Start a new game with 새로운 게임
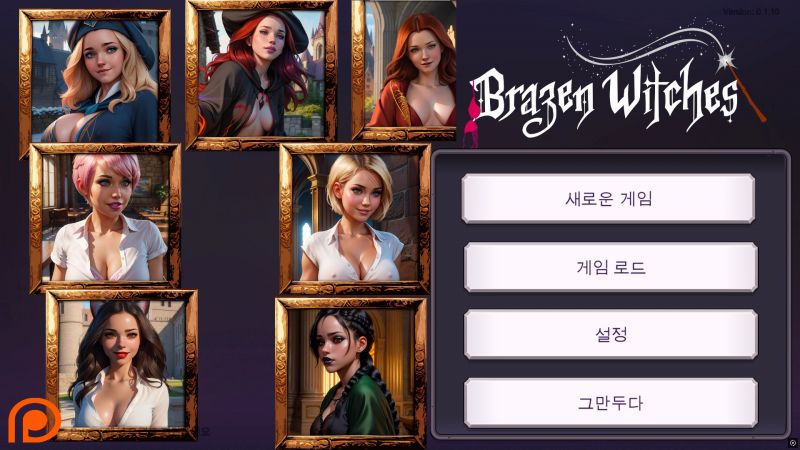800x450 pixels. (608, 198)
